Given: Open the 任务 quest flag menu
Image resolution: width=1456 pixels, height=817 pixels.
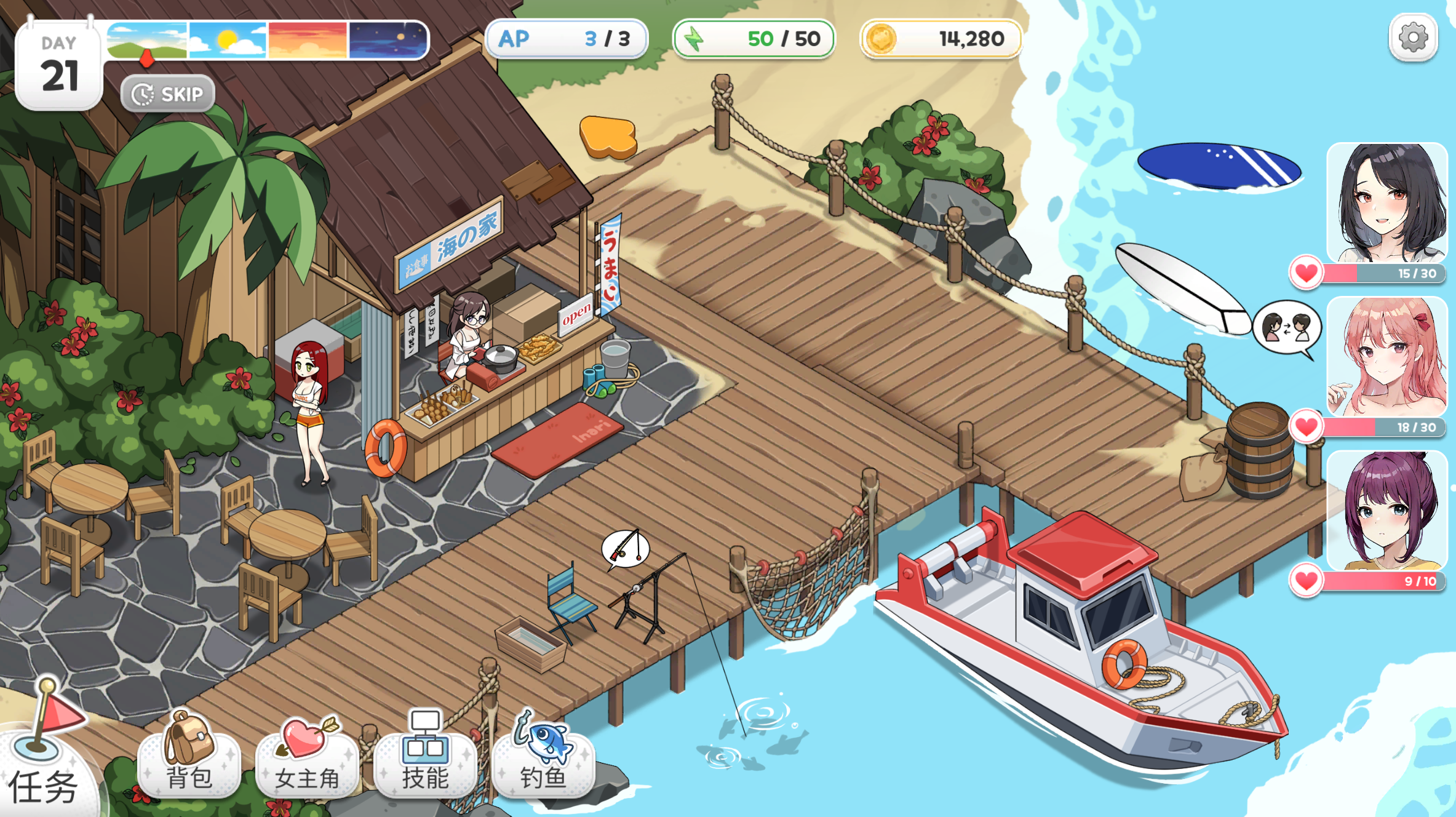Looking at the screenshot, I should pos(43,757).
